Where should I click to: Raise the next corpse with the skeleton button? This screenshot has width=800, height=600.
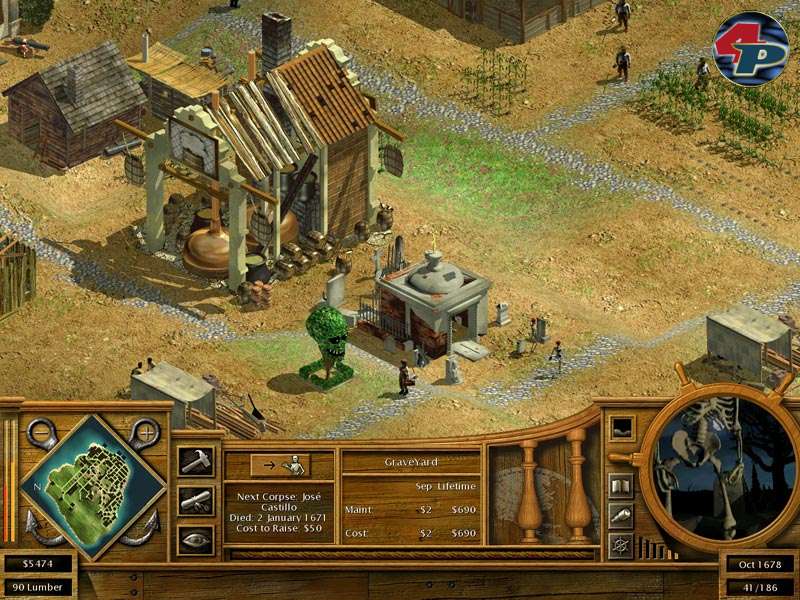[280, 465]
